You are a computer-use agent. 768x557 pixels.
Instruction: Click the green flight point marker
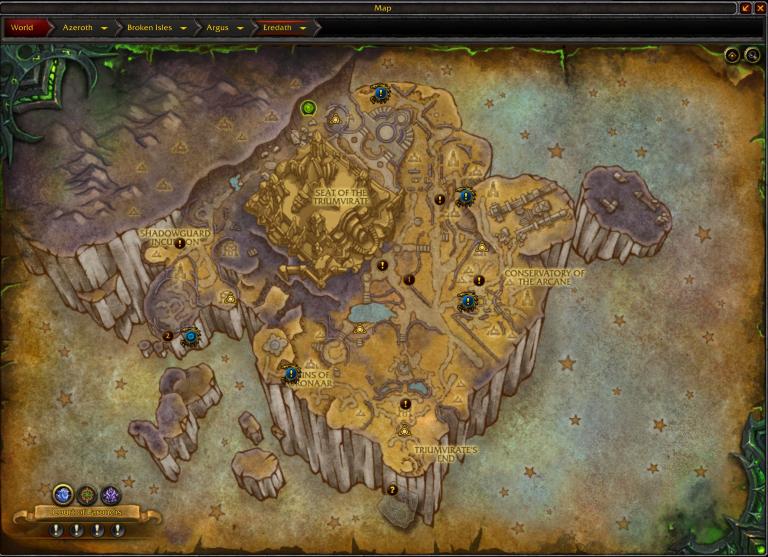(x=309, y=108)
